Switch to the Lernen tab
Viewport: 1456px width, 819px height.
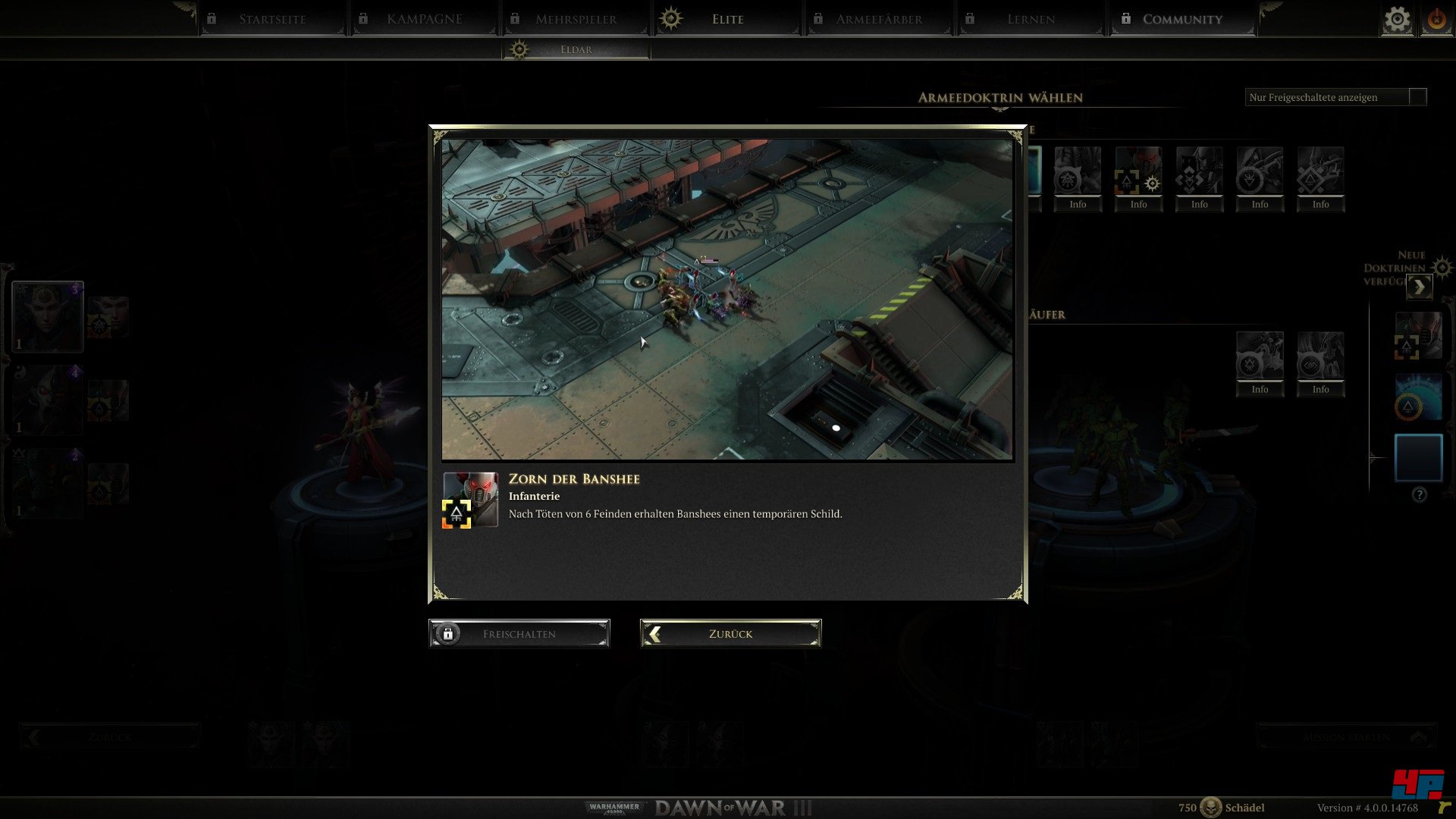(x=1031, y=19)
